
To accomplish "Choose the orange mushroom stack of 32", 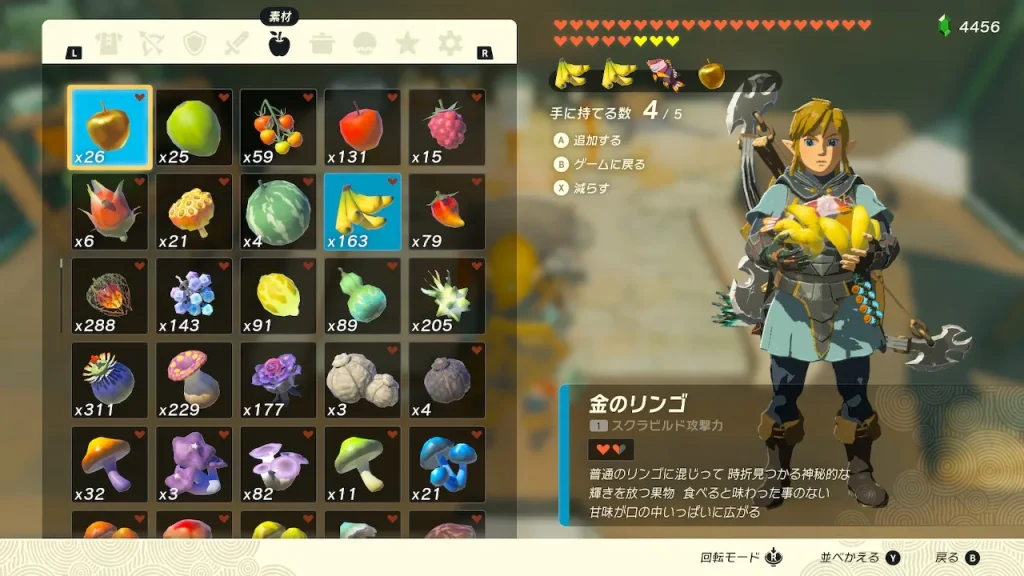I will (x=109, y=464).
